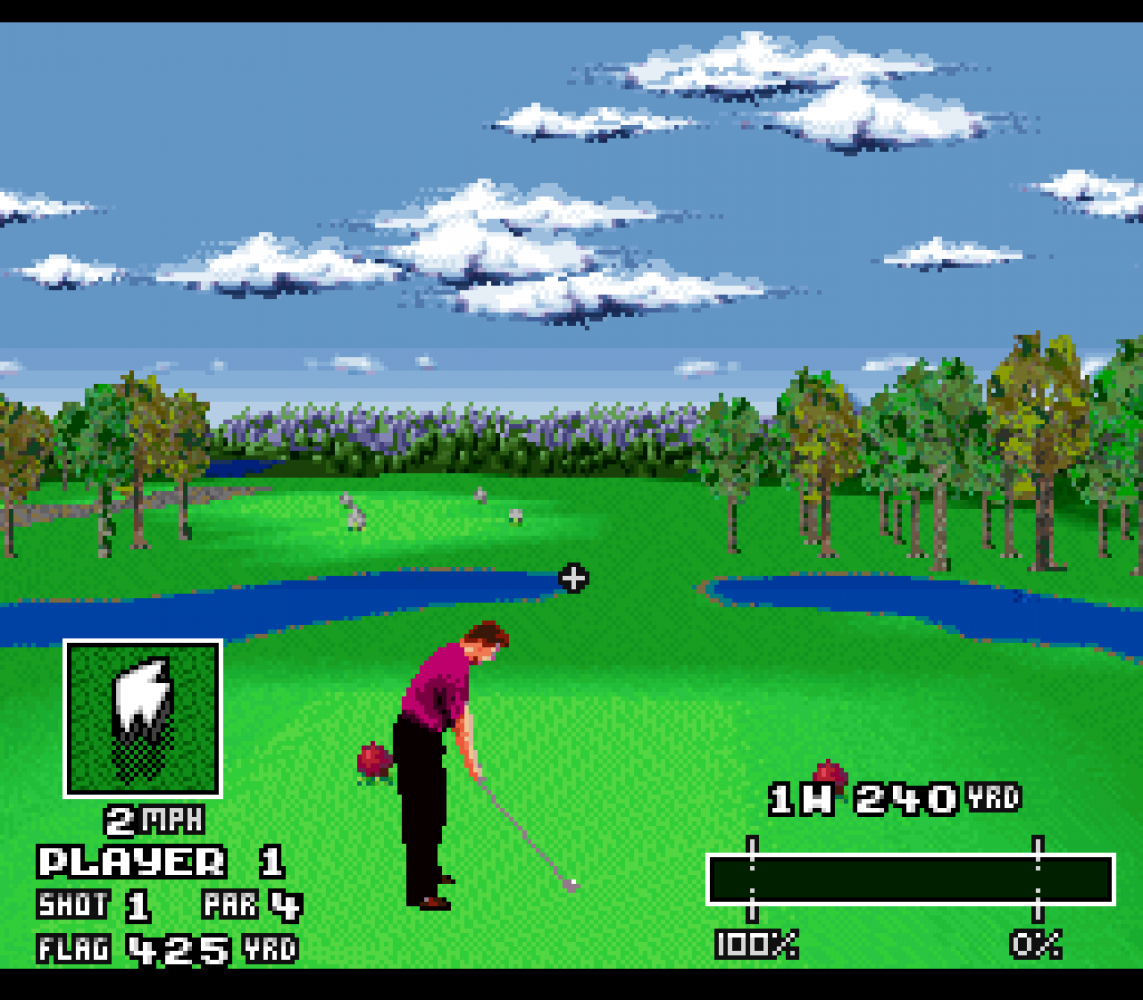The image size is (1143, 1000).
Task: Open the ball lie preview box
Action: (143, 719)
